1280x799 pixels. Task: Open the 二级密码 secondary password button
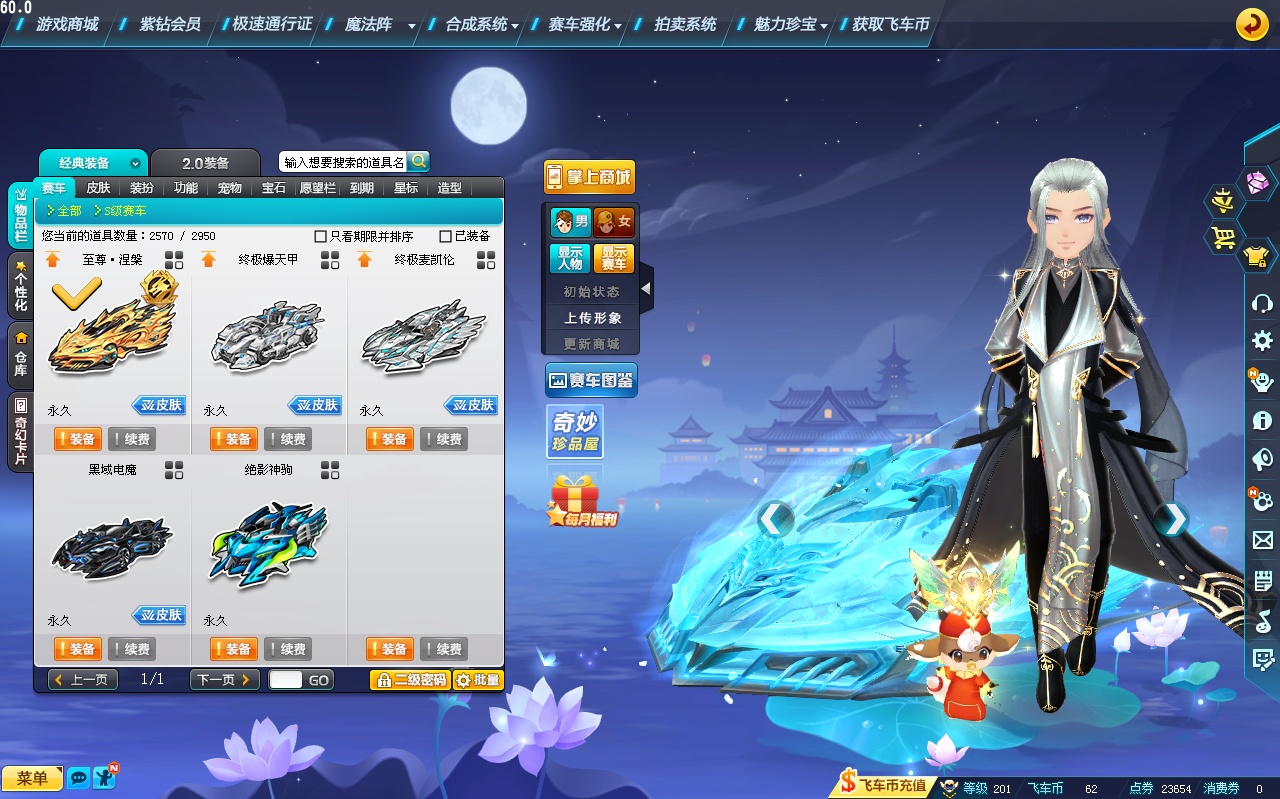409,680
